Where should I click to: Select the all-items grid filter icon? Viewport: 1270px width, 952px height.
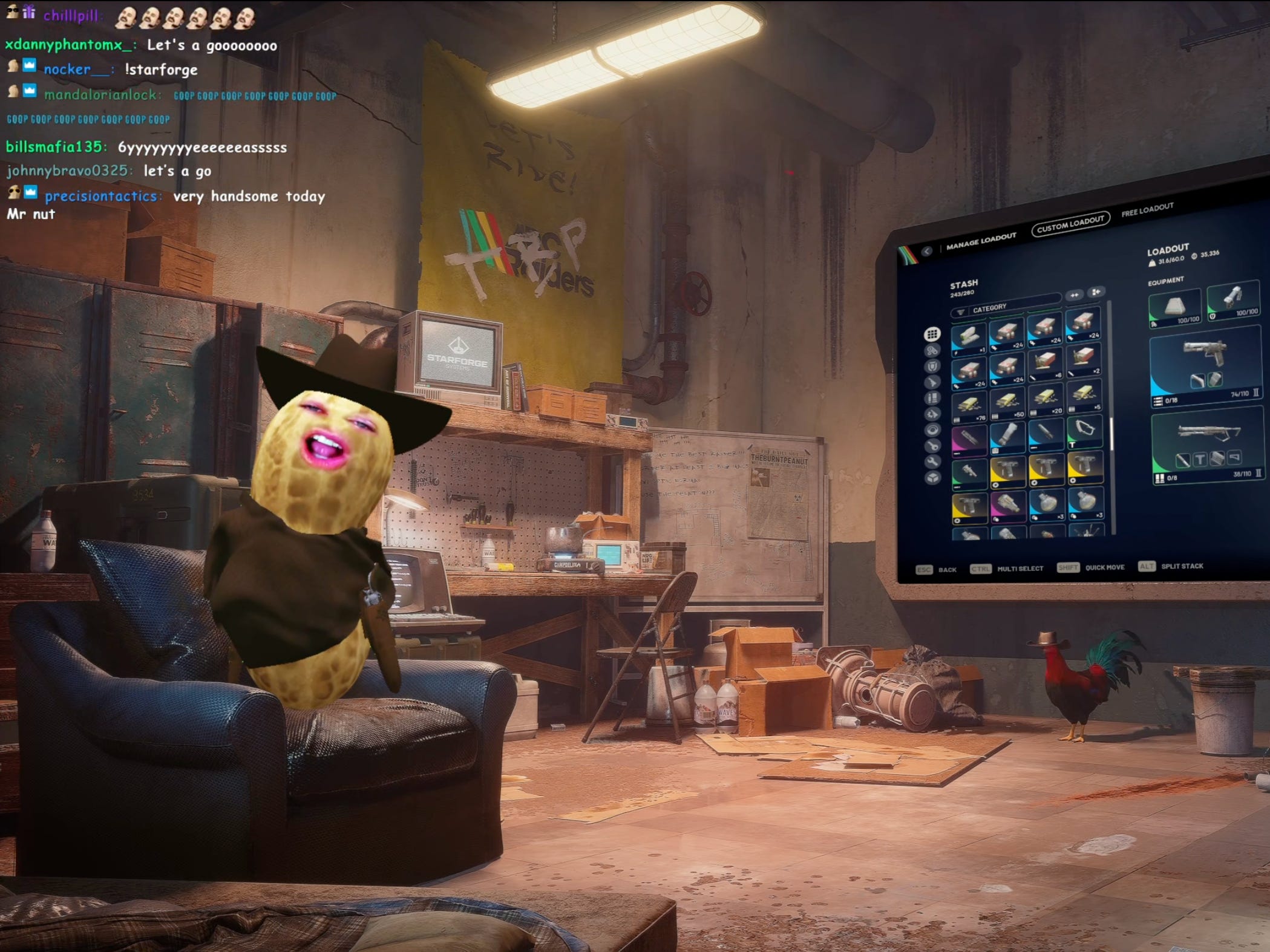[932, 334]
